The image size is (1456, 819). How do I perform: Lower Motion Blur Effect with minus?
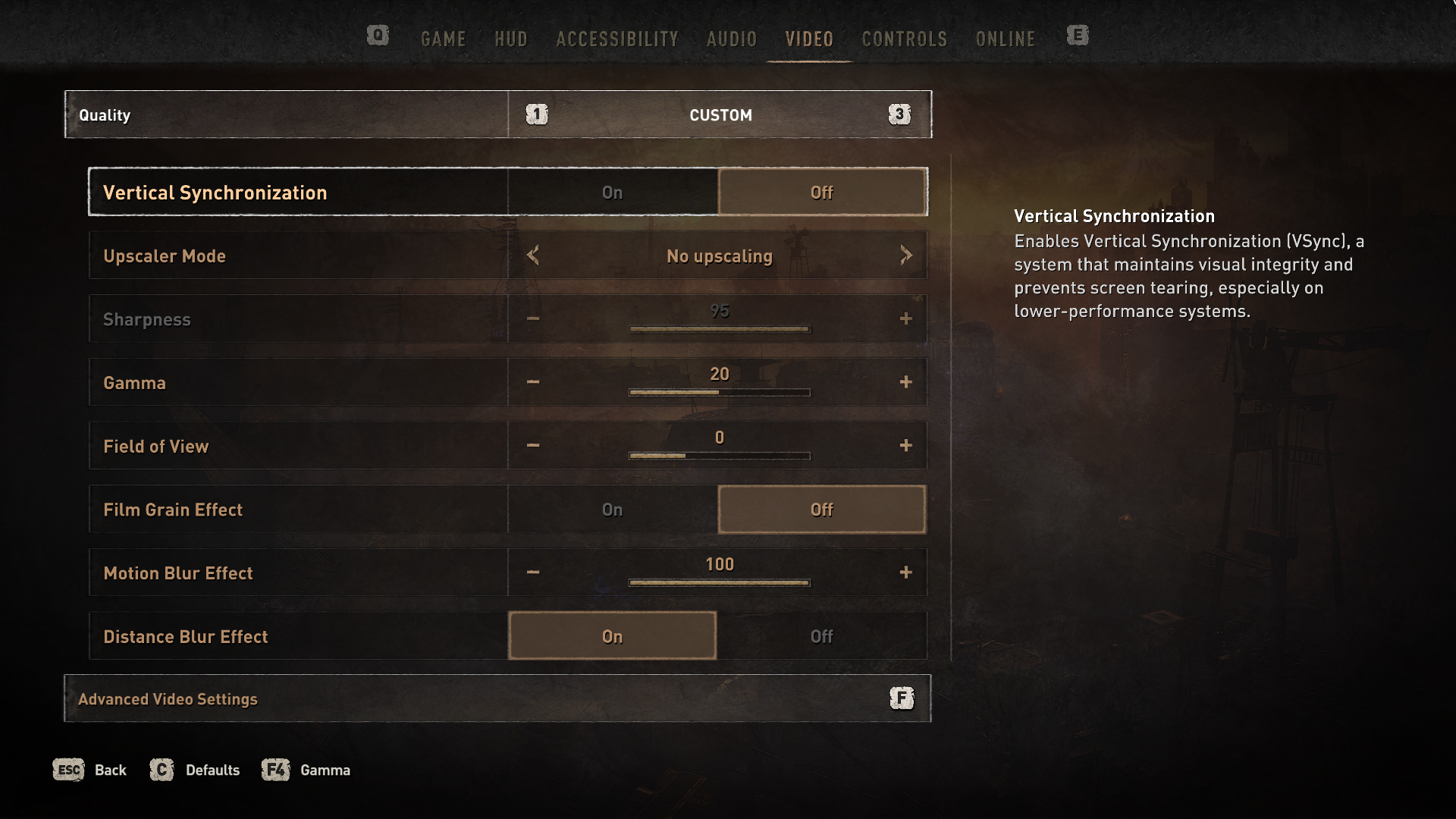coord(533,573)
